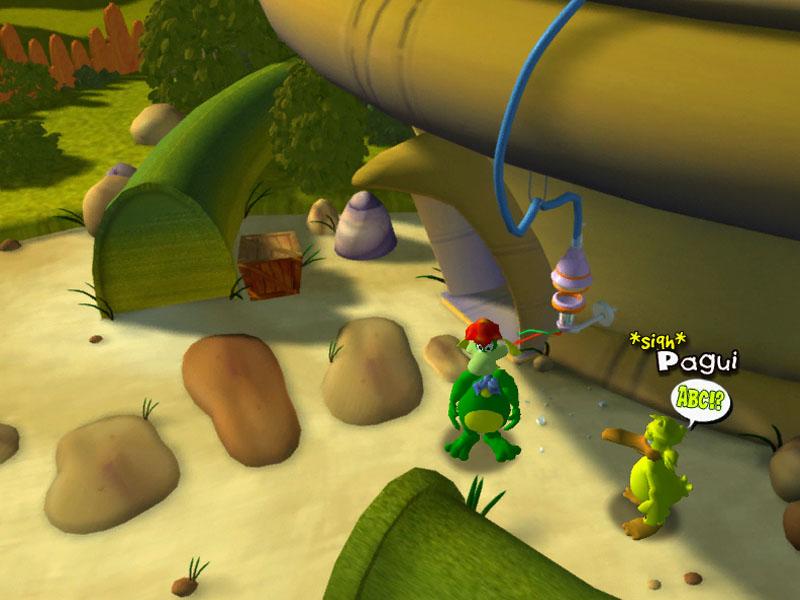The image size is (800, 600).
Task: Click the ABC!? speech bubble above Pagui
Action: point(700,401)
